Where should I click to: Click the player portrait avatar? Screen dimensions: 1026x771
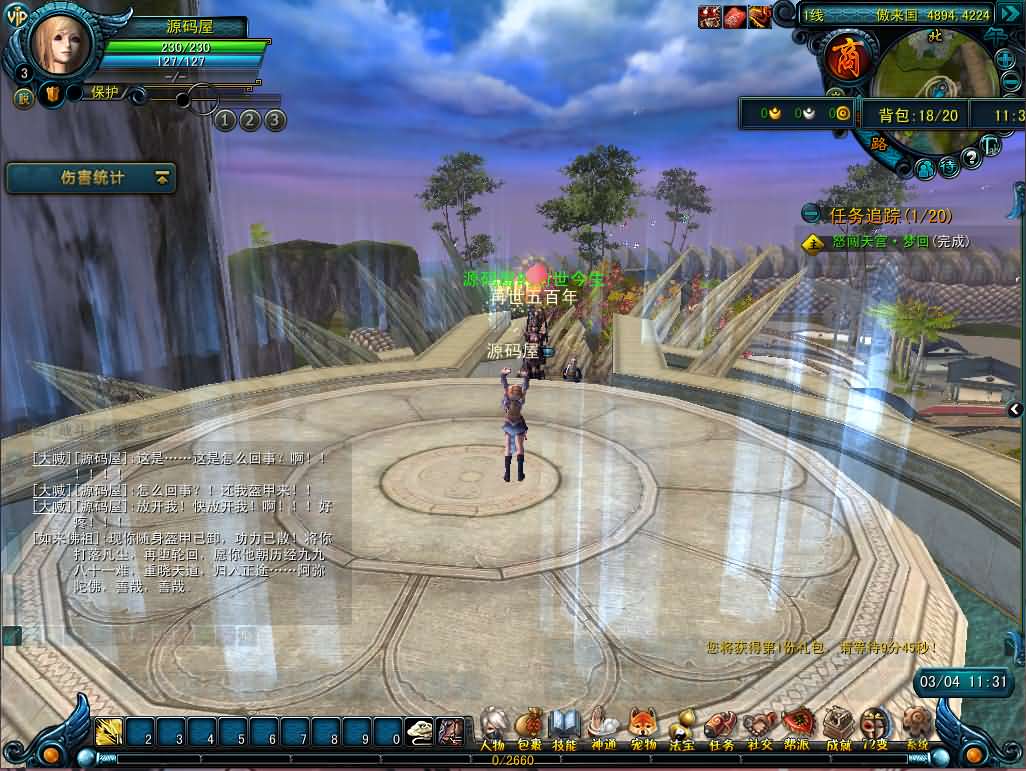60,44
